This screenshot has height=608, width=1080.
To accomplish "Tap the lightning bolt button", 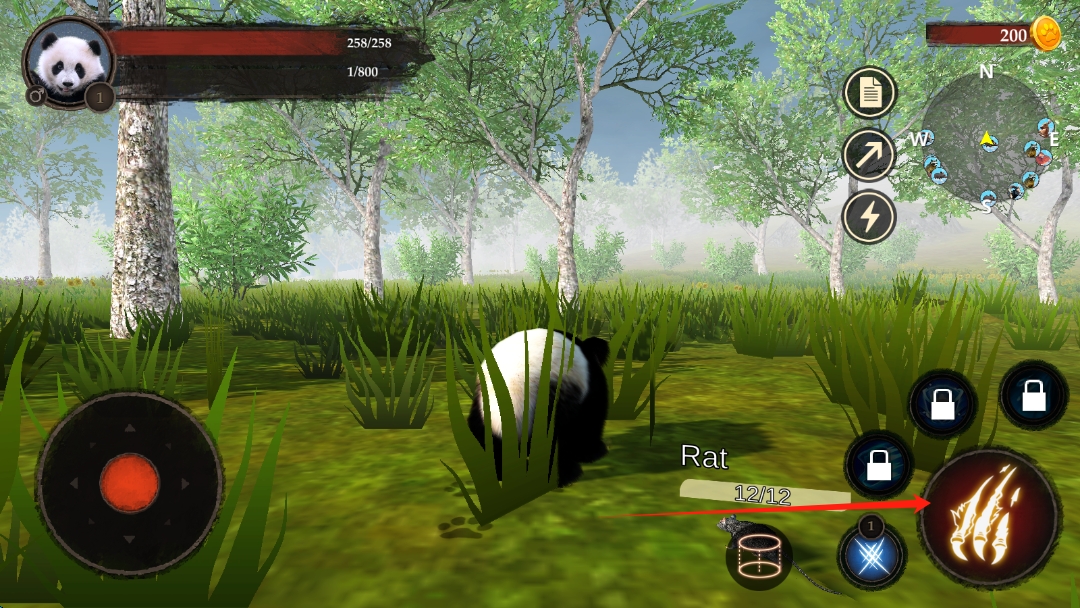I will [x=869, y=216].
